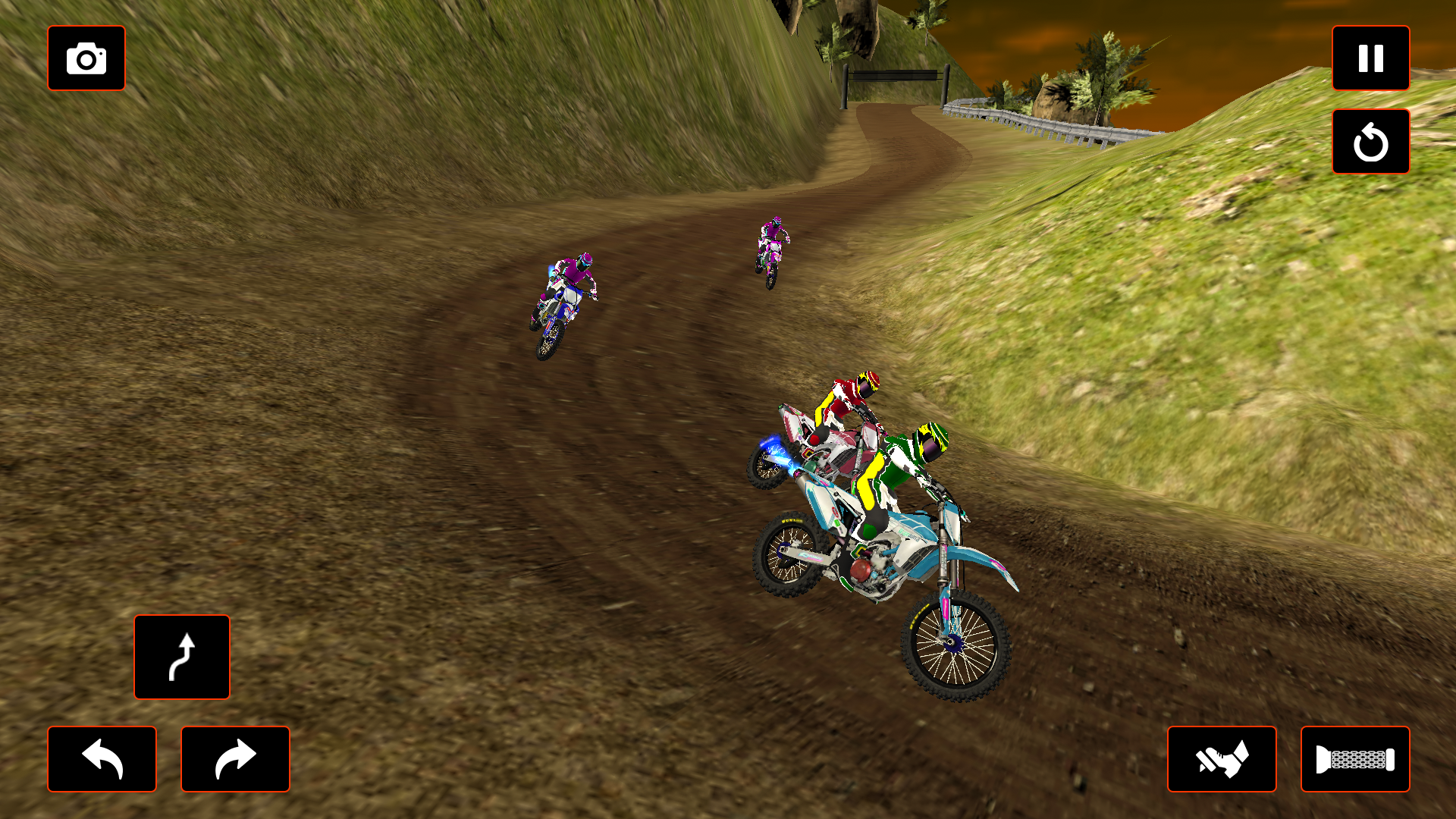This screenshot has width=1456, height=819.
Task: Hold the throttle grip to accelerate
Action: [x=1356, y=759]
